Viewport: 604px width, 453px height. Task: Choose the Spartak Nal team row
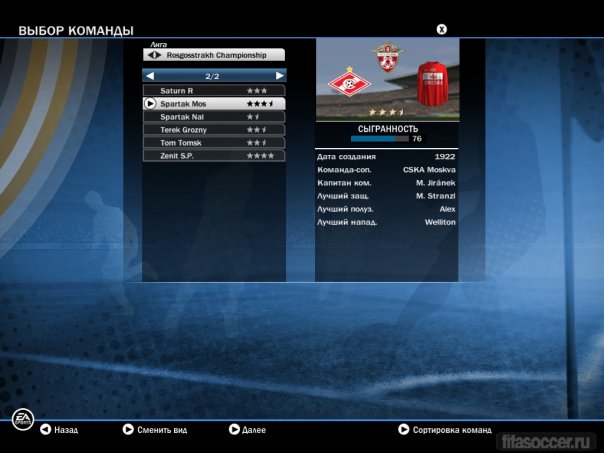point(214,117)
